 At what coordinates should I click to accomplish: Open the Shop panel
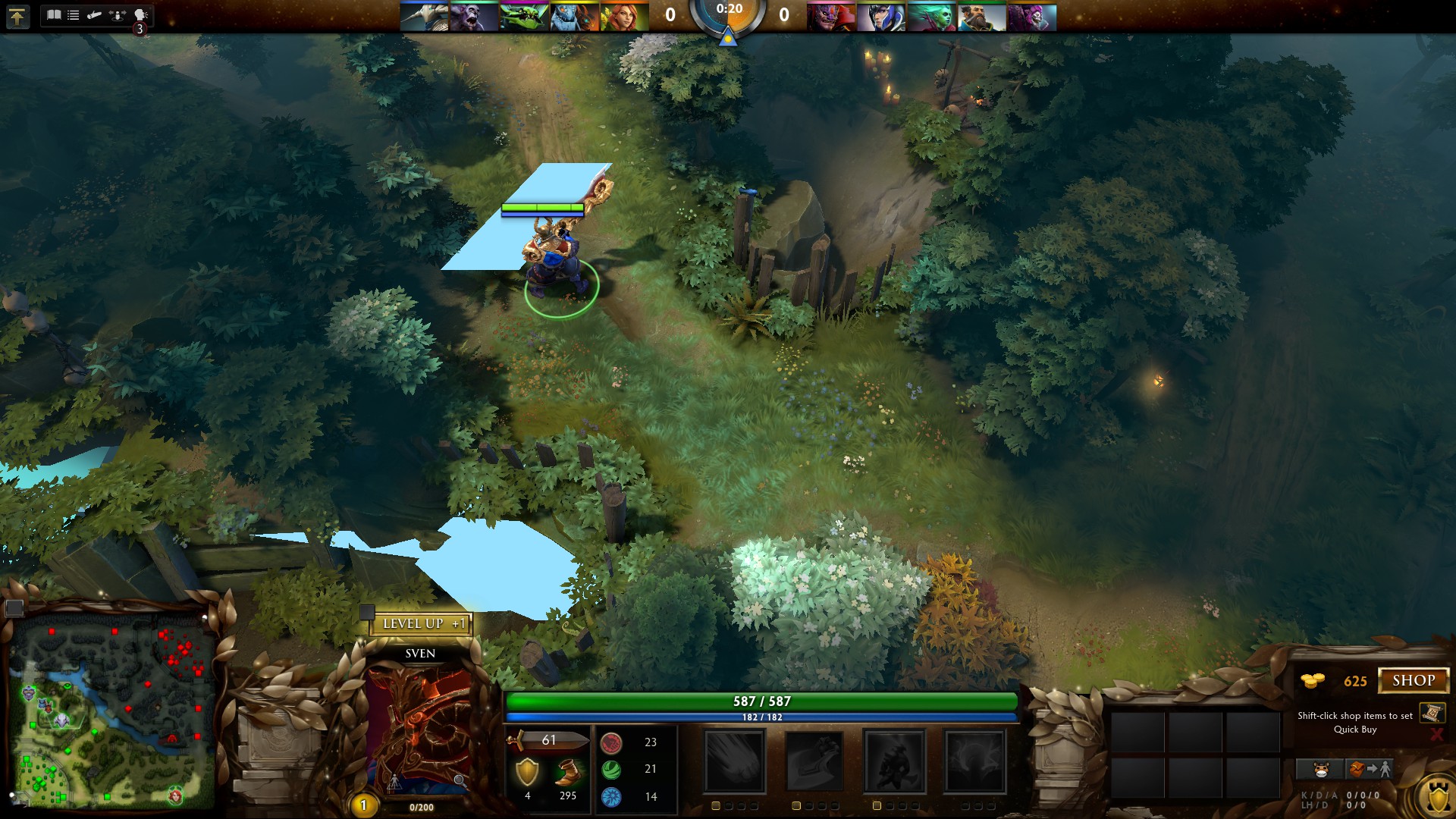tap(1413, 680)
